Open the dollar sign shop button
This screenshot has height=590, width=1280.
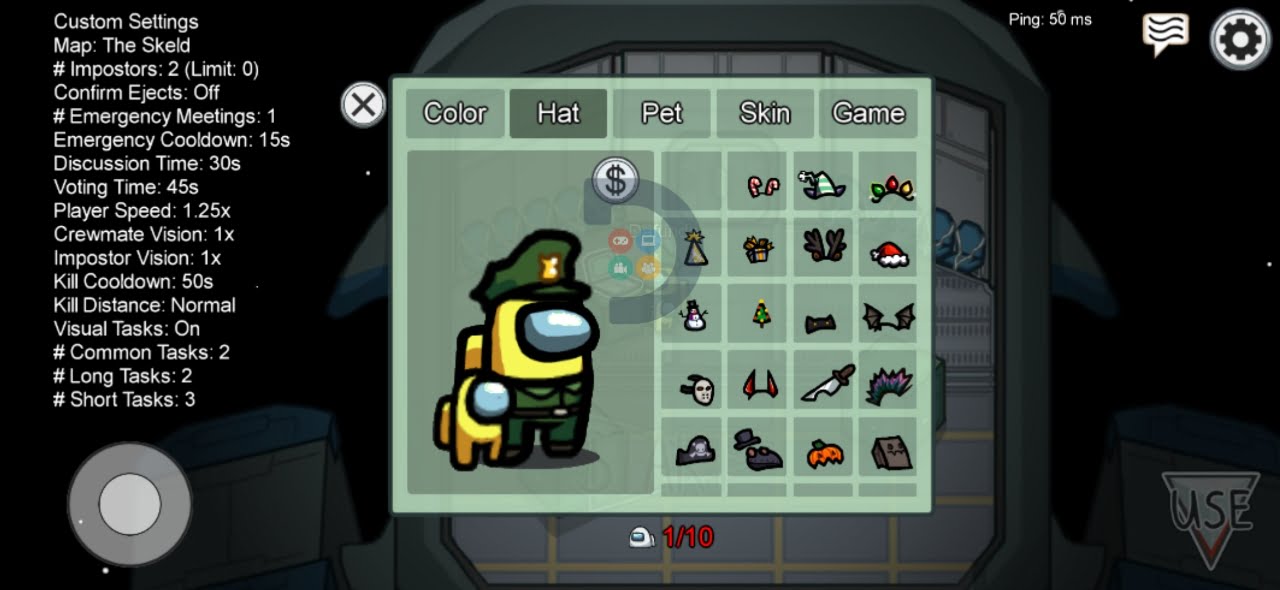pyautogui.click(x=616, y=180)
